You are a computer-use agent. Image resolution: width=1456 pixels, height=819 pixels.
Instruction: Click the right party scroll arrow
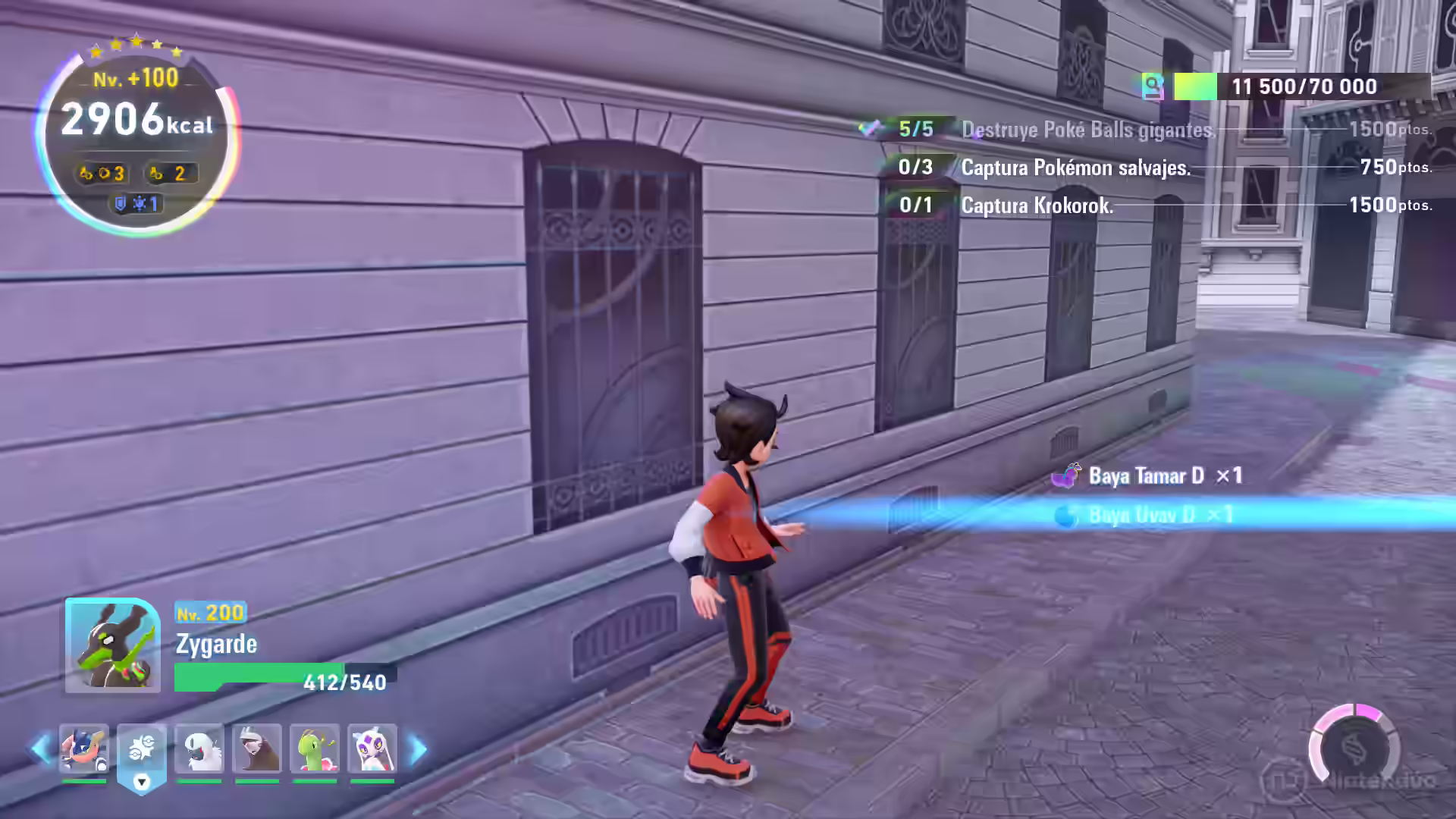418,749
